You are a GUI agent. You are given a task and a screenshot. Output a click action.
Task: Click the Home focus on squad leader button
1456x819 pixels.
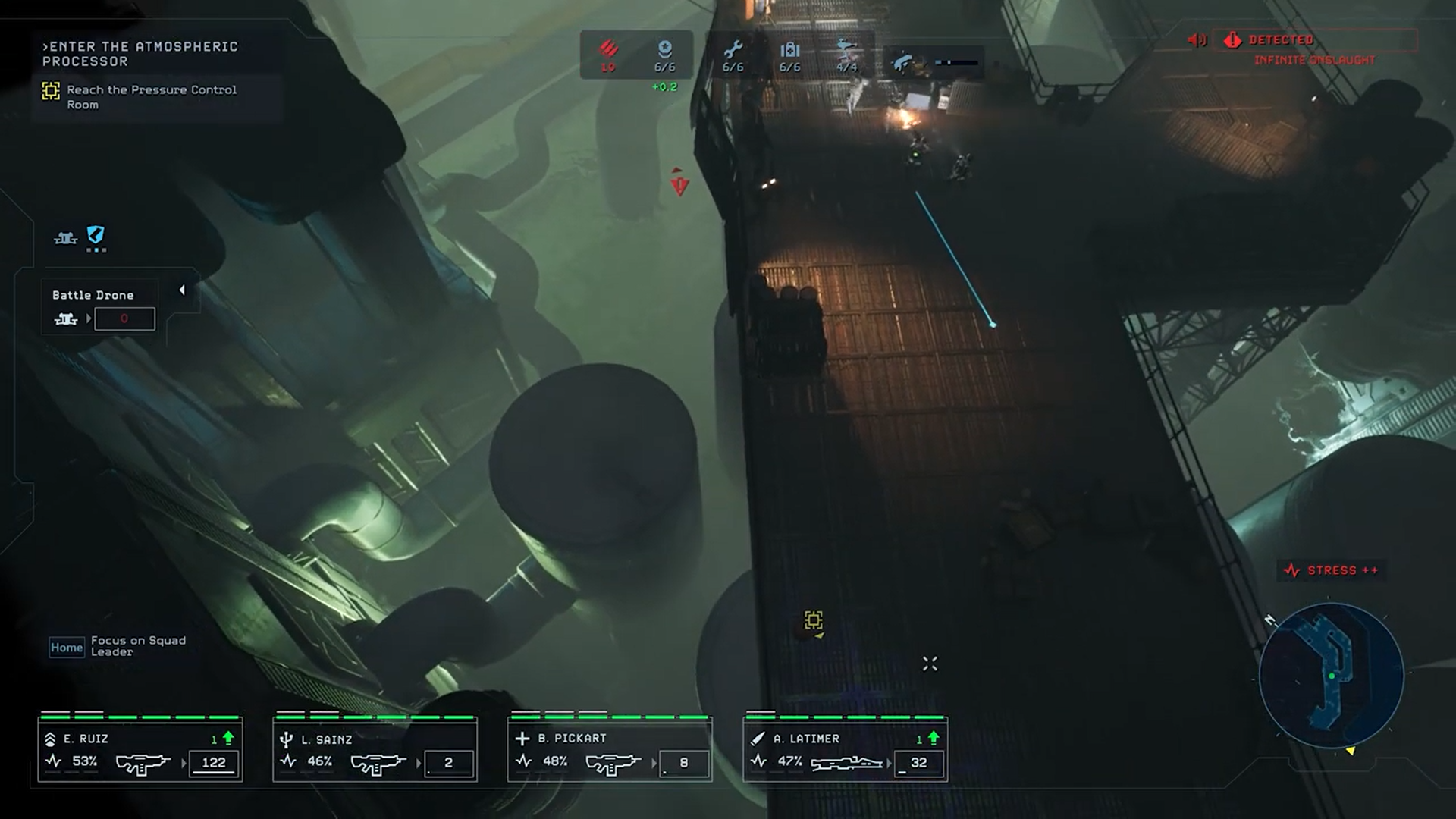tap(67, 648)
